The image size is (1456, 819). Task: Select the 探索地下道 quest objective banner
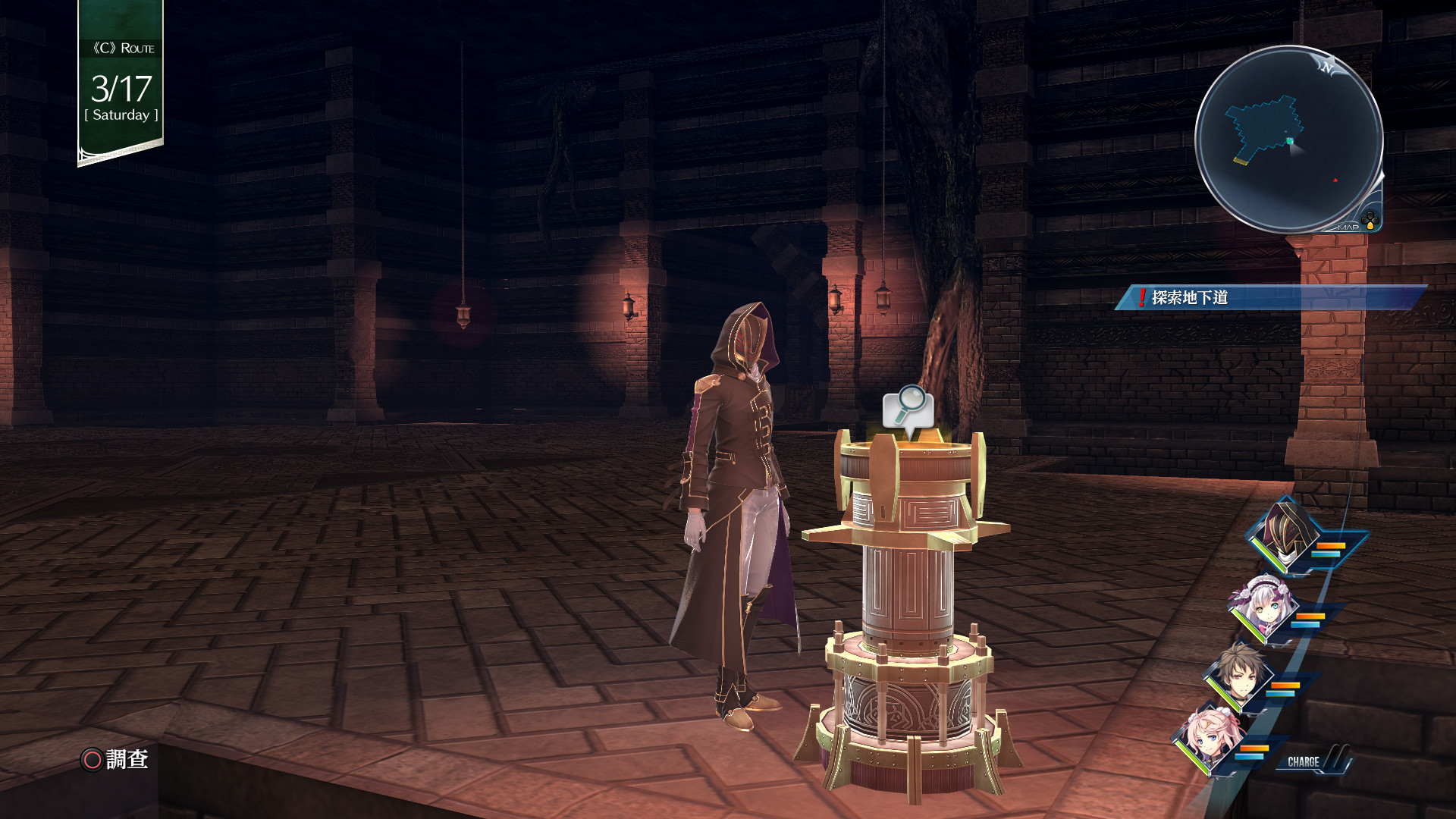click(x=1270, y=297)
